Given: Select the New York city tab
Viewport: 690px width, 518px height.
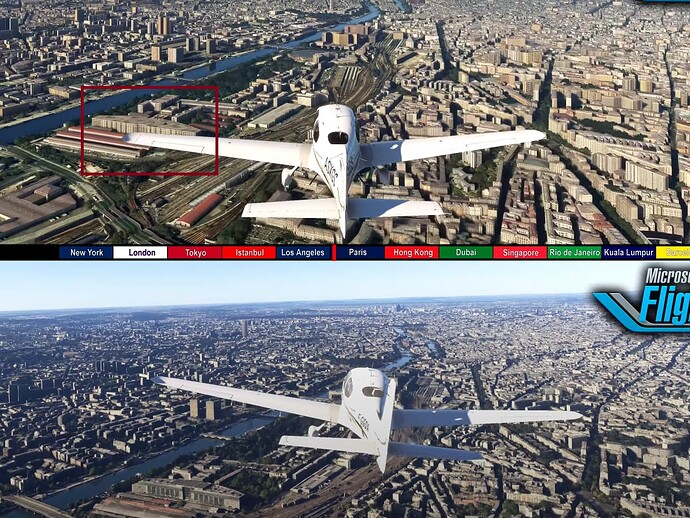Looking at the screenshot, I should pyautogui.click(x=87, y=253).
